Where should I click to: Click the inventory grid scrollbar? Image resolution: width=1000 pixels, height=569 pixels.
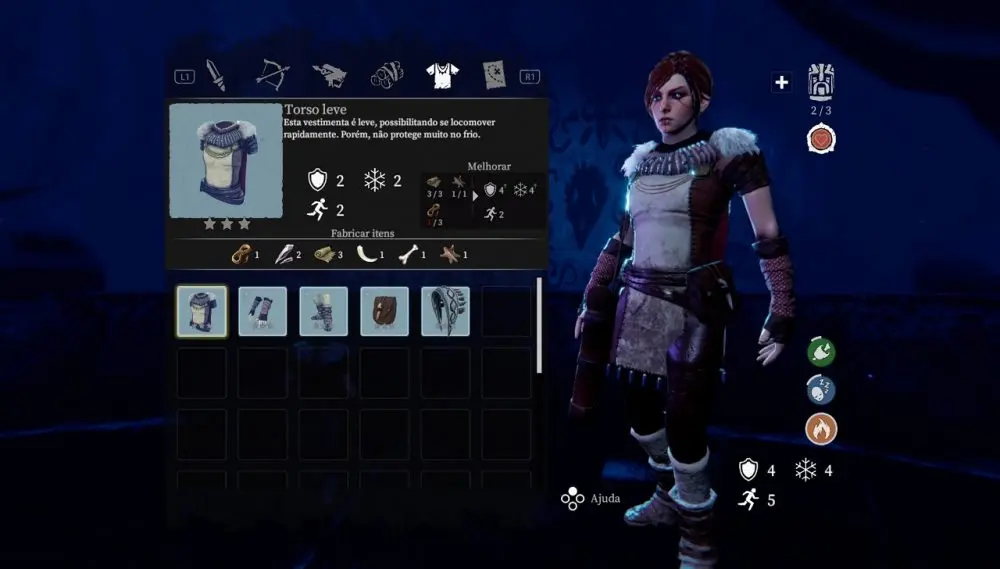[540, 325]
